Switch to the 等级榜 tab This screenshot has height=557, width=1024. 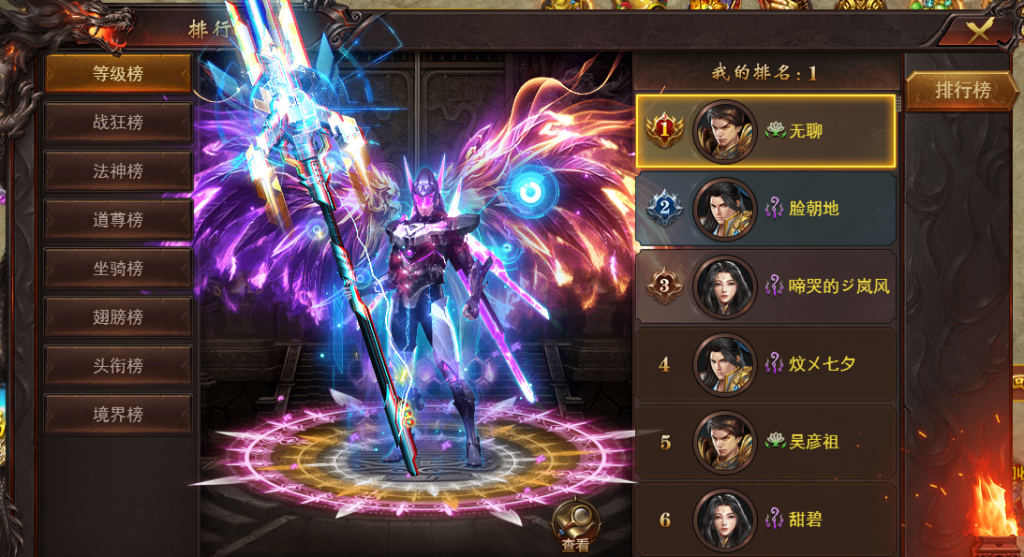point(118,73)
